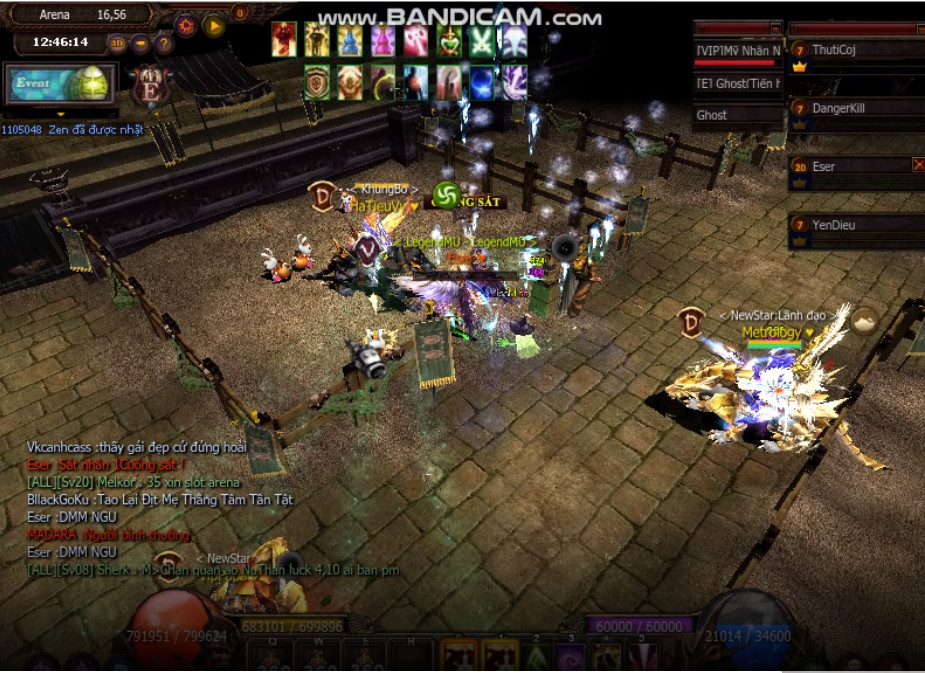Click the orange minus button beside 3D
The image size is (925, 673).
point(141,43)
